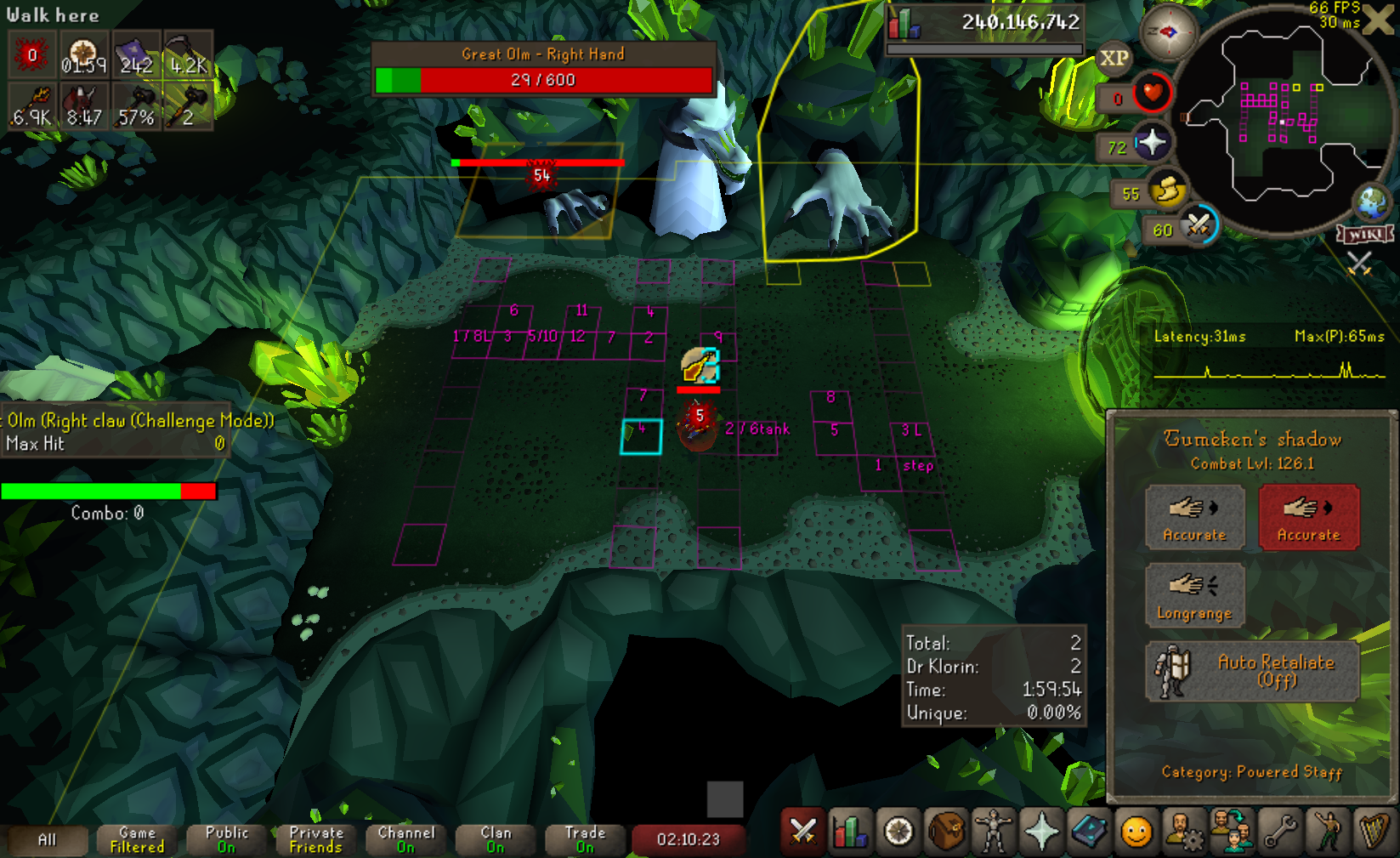
Task: Use the special attack orb
Action: click(x=1199, y=226)
